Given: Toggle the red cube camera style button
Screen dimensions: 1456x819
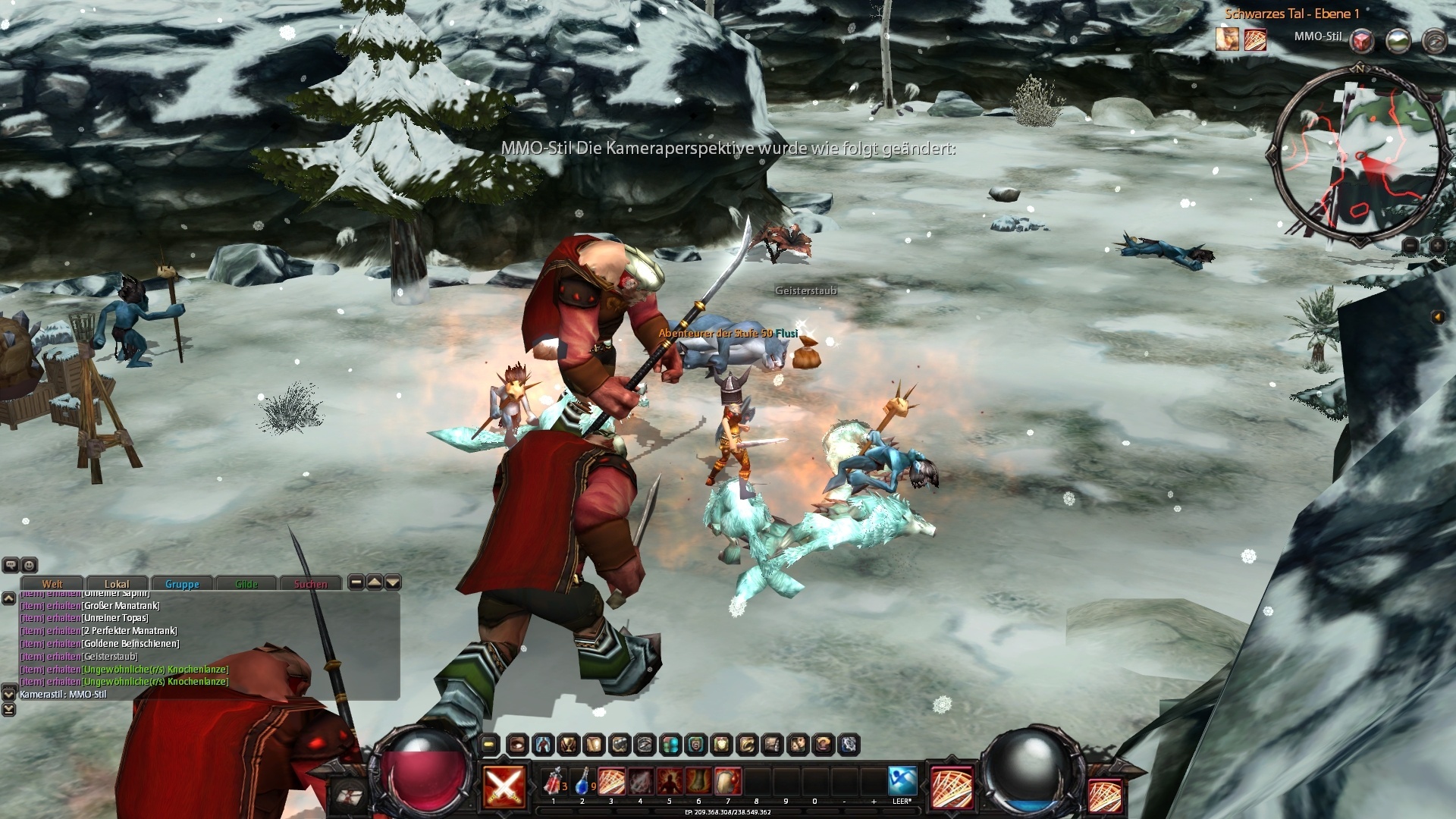Looking at the screenshot, I should click(1363, 40).
